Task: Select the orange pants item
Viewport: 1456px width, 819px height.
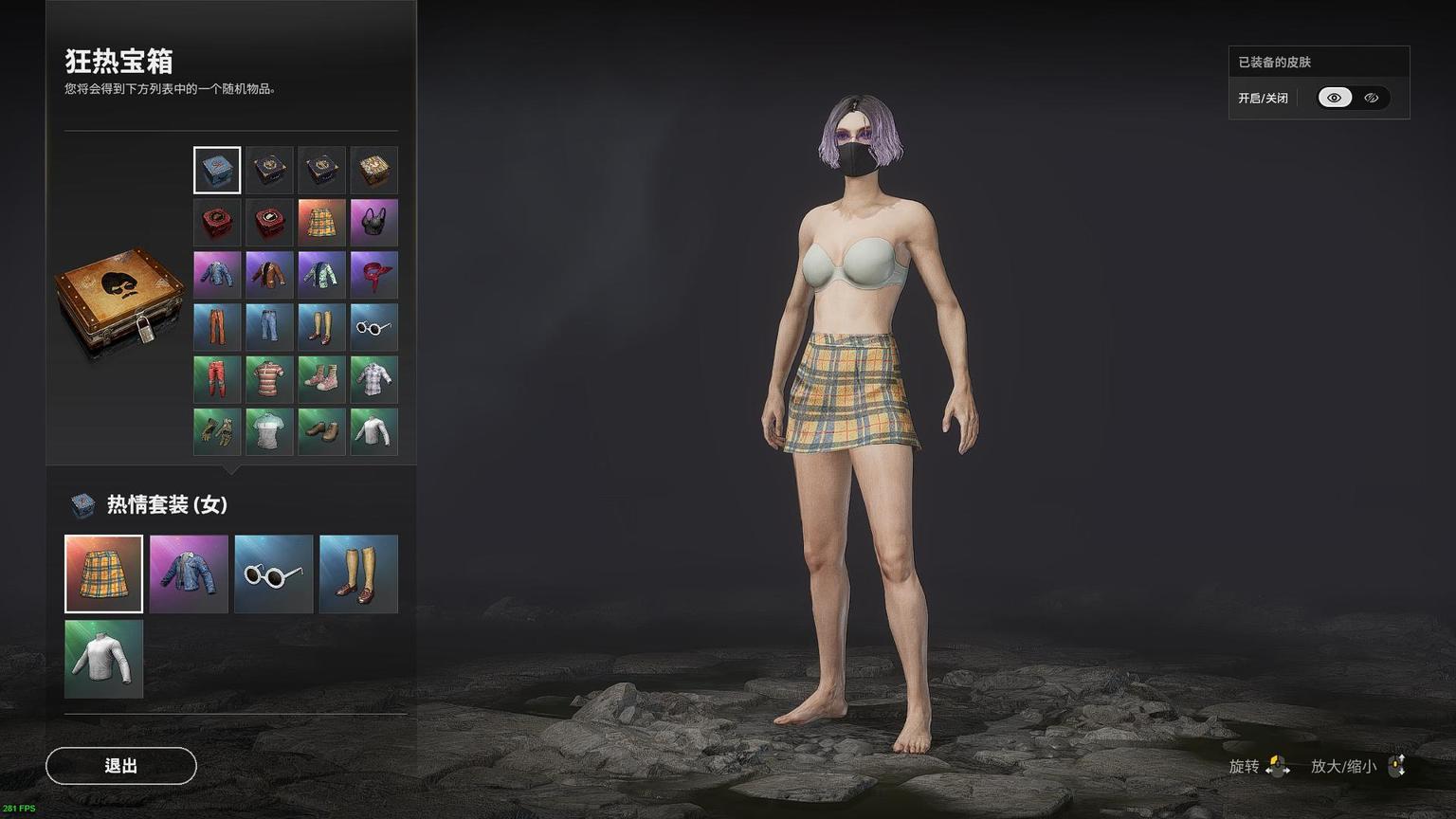Action: [217, 327]
